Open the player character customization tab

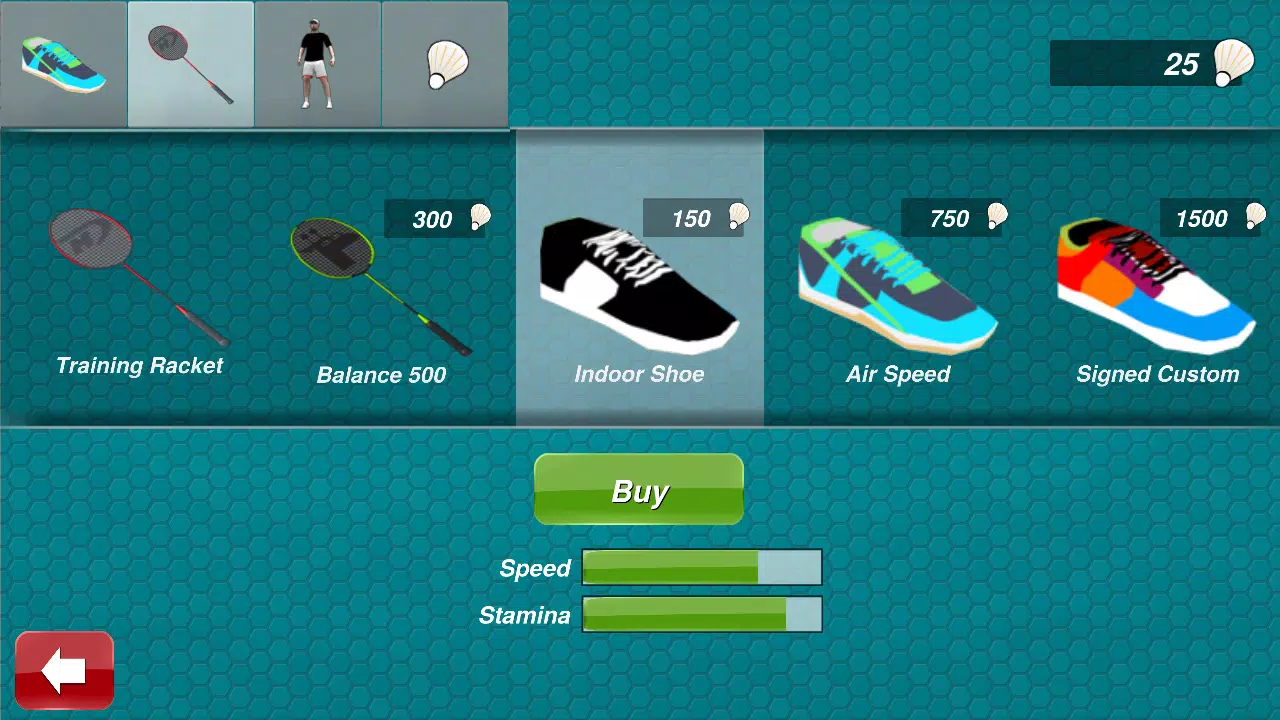pos(317,64)
